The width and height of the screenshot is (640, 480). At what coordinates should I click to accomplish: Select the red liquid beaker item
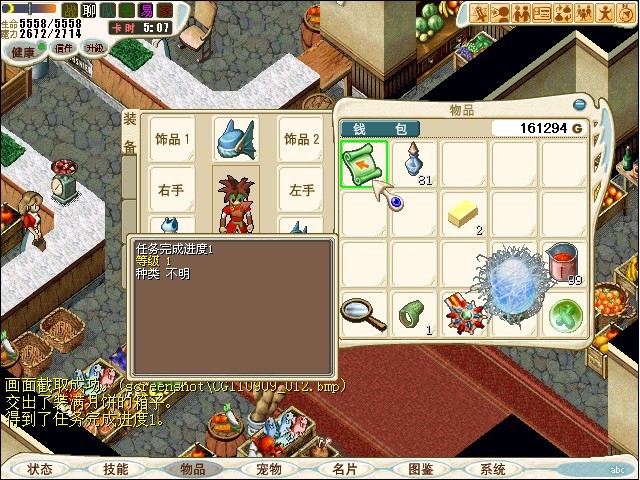click(561, 264)
